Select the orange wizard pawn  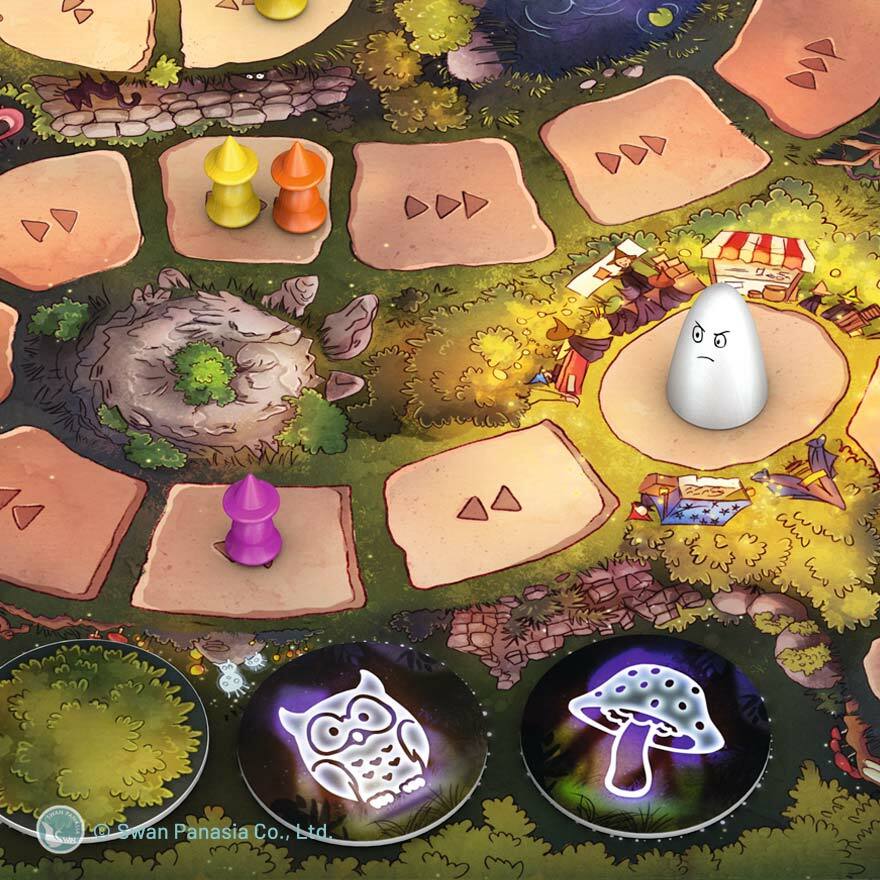pyautogui.click(x=298, y=189)
